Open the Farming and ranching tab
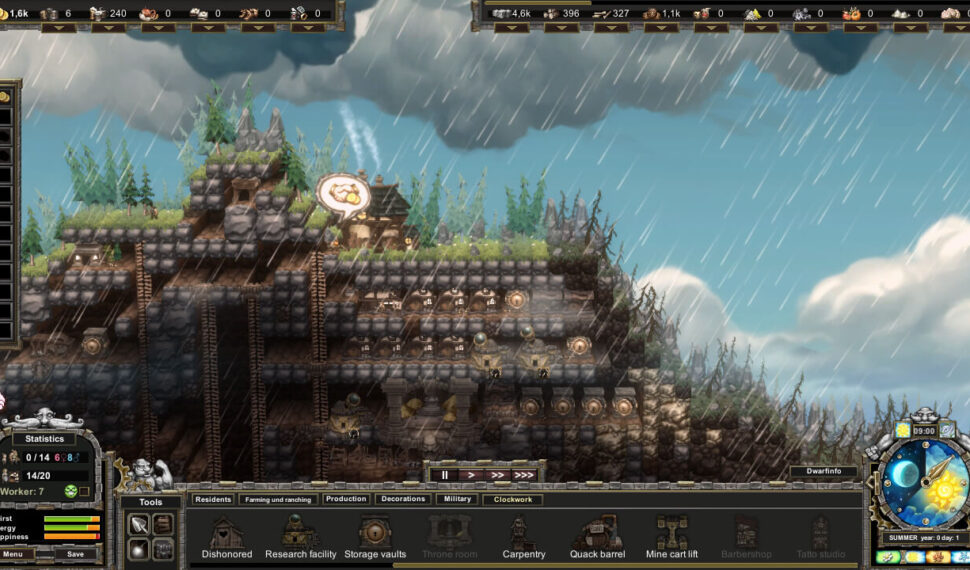 [x=277, y=499]
